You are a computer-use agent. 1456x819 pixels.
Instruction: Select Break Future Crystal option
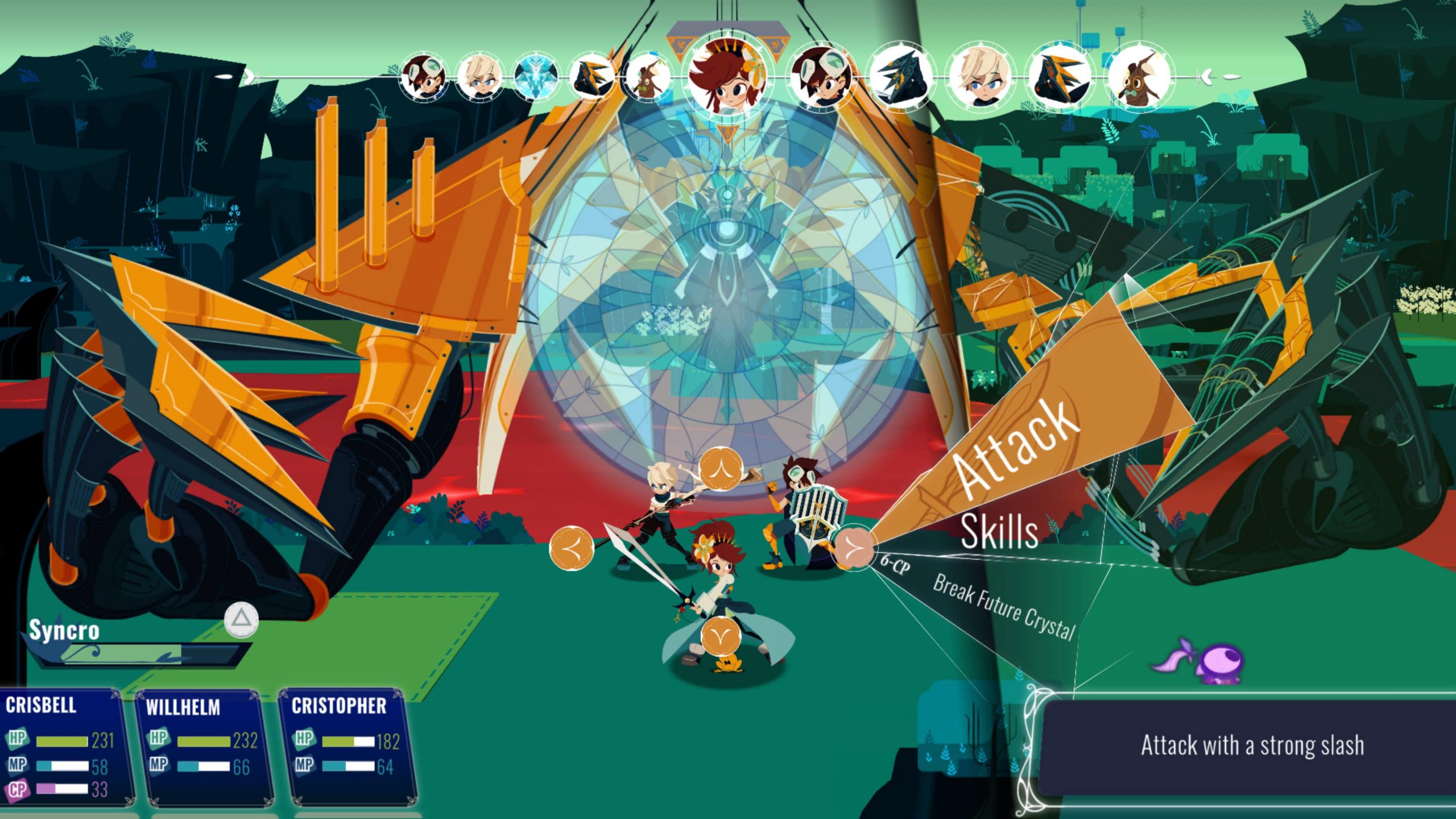pos(1004,607)
